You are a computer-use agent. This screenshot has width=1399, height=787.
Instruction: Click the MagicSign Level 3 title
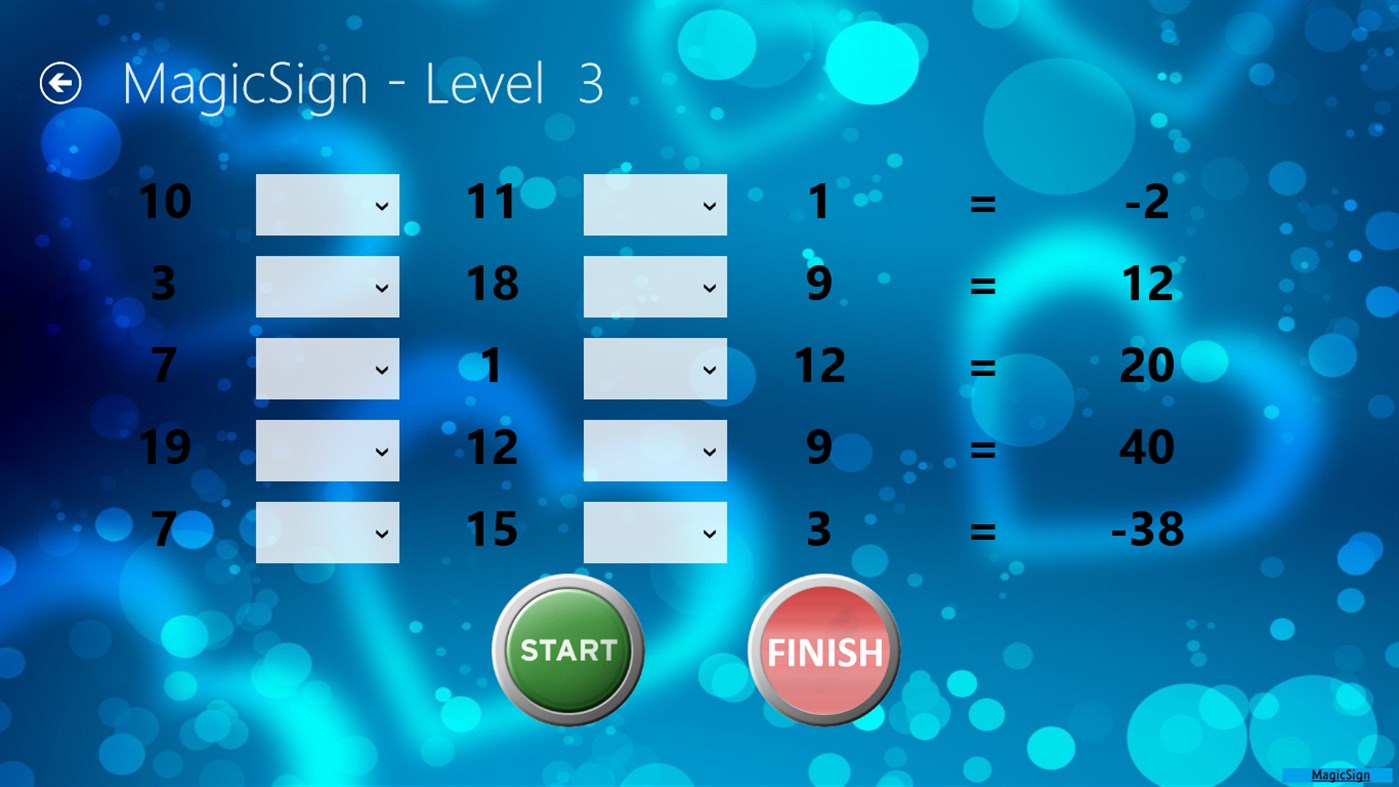pos(360,84)
